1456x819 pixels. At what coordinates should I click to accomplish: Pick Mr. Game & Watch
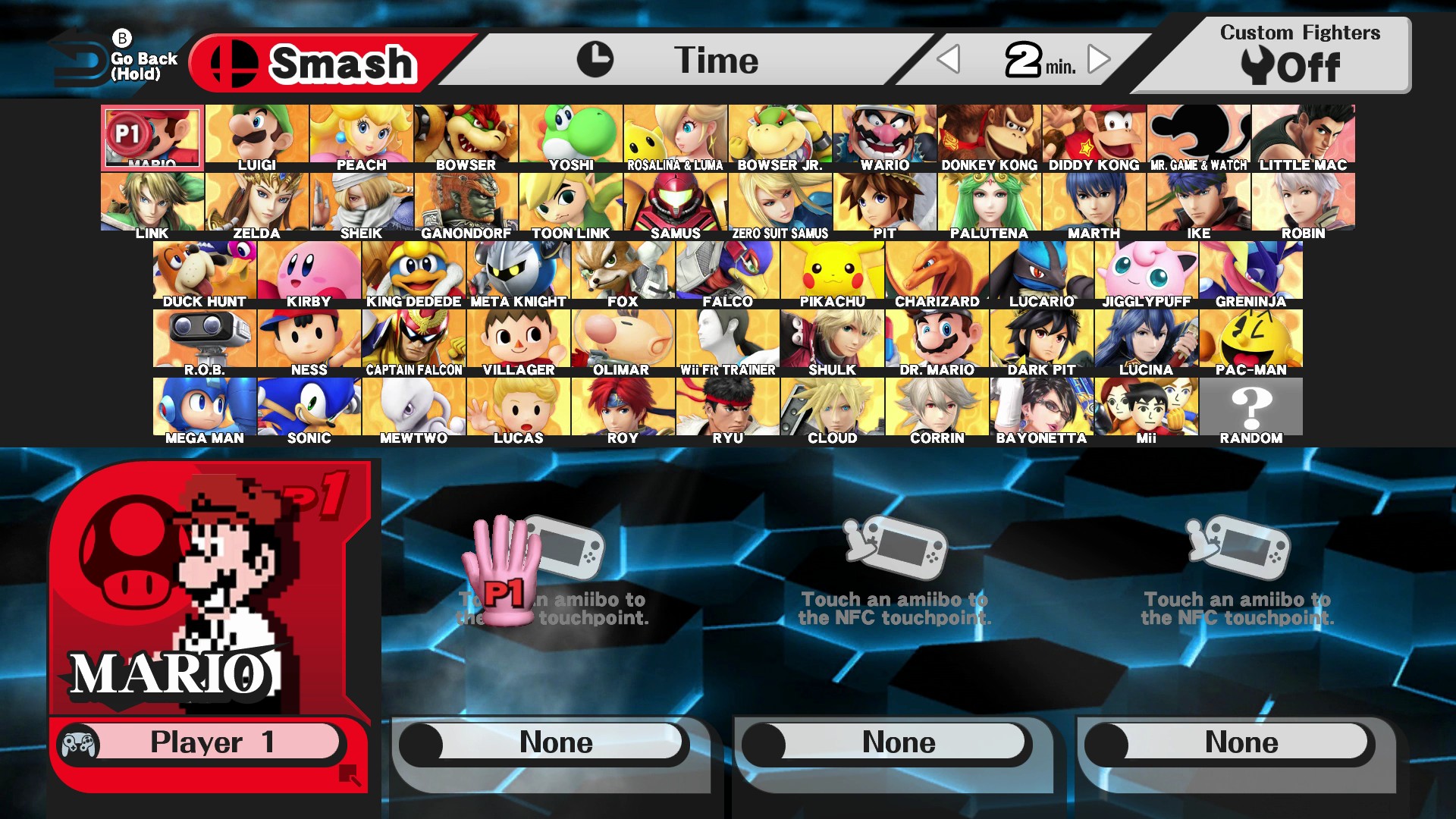(1198, 133)
